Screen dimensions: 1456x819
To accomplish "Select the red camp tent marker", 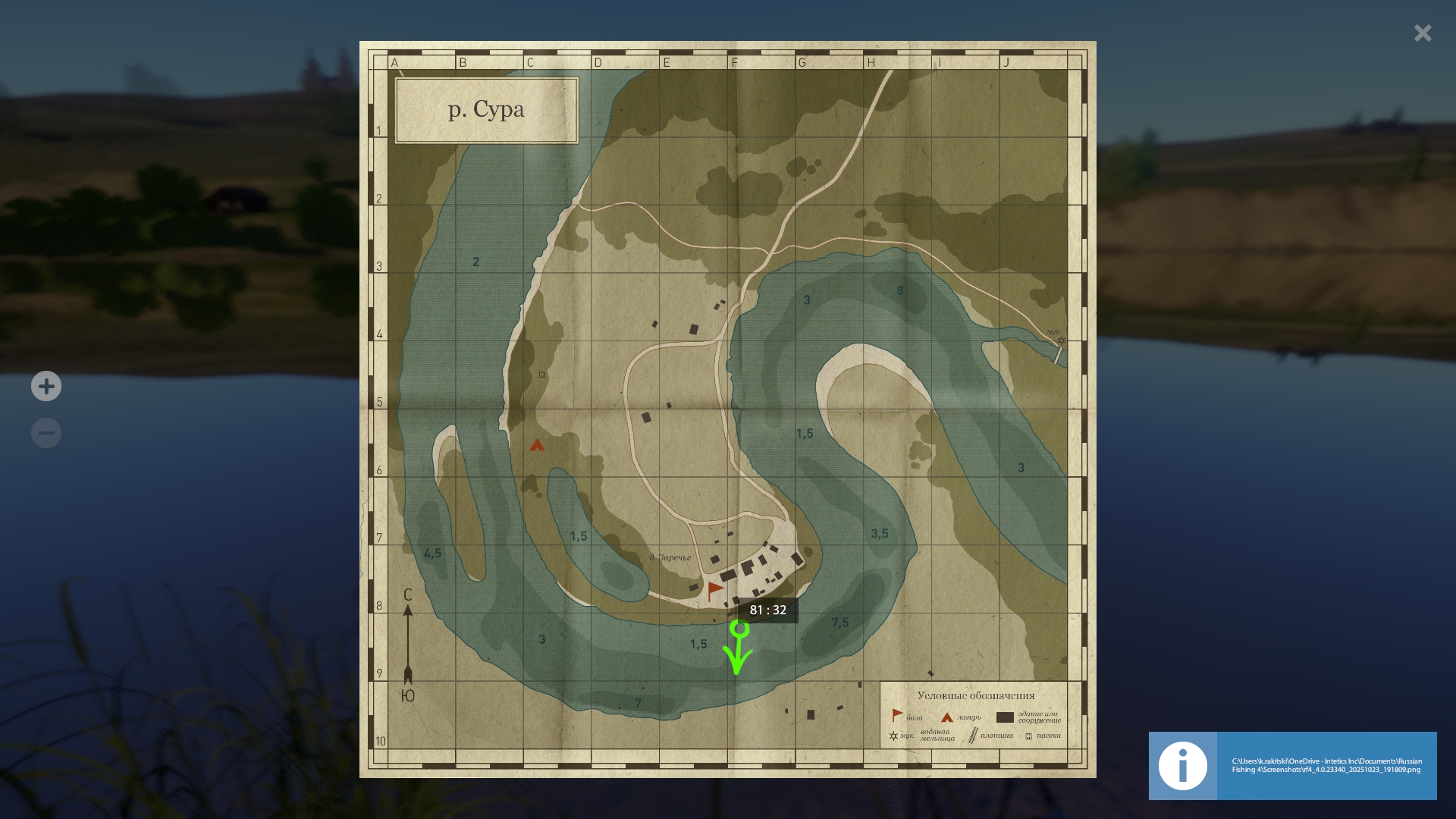I will click(x=537, y=446).
